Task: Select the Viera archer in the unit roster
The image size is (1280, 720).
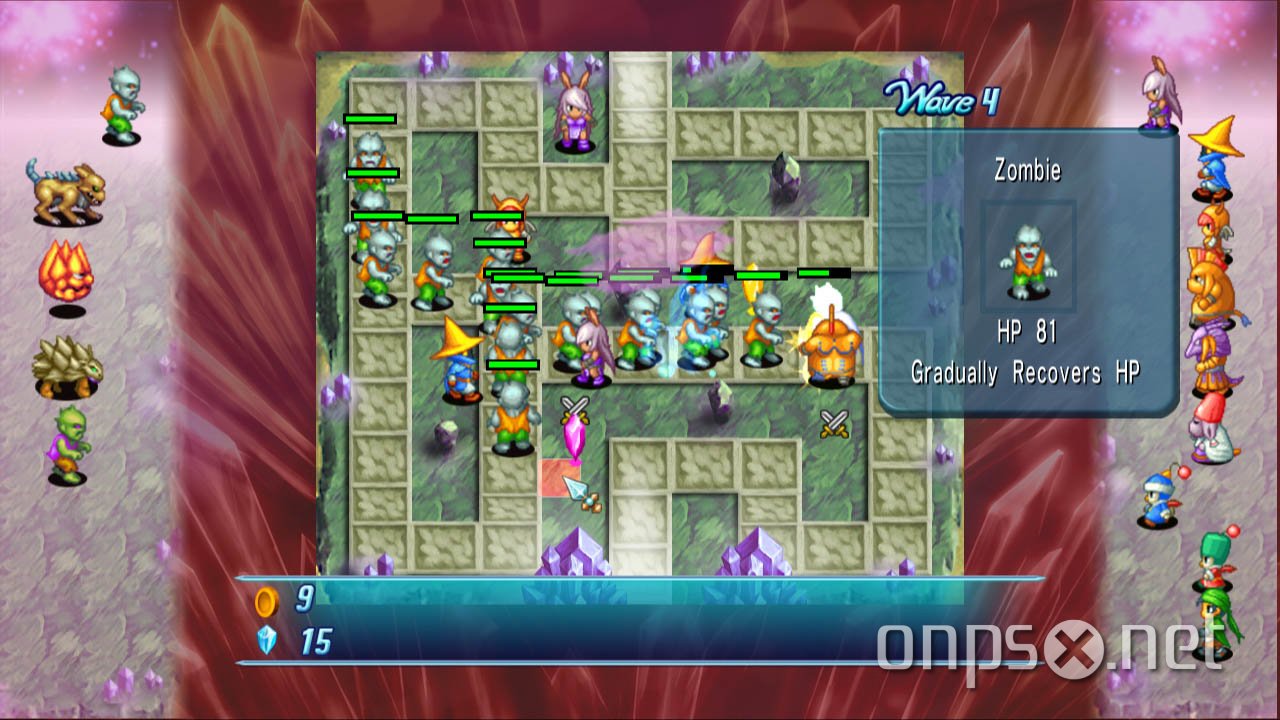Action: pos(1160,95)
